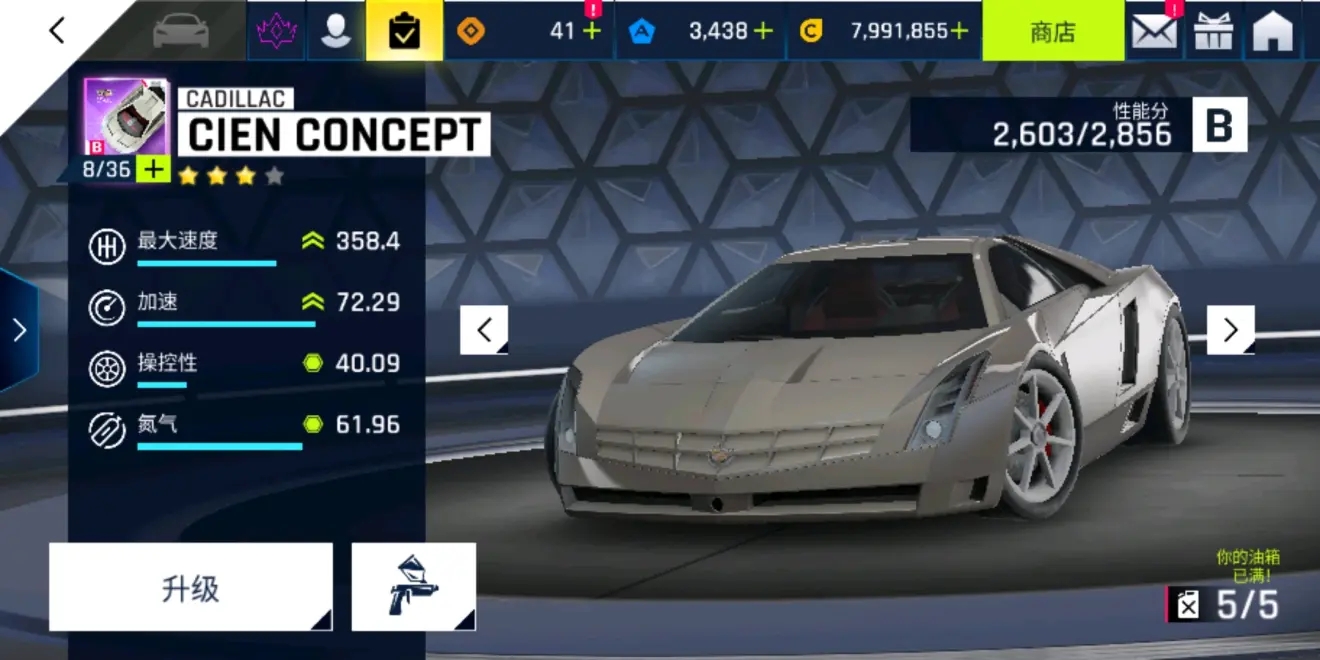Open the player profile icon

click(336, 31)
